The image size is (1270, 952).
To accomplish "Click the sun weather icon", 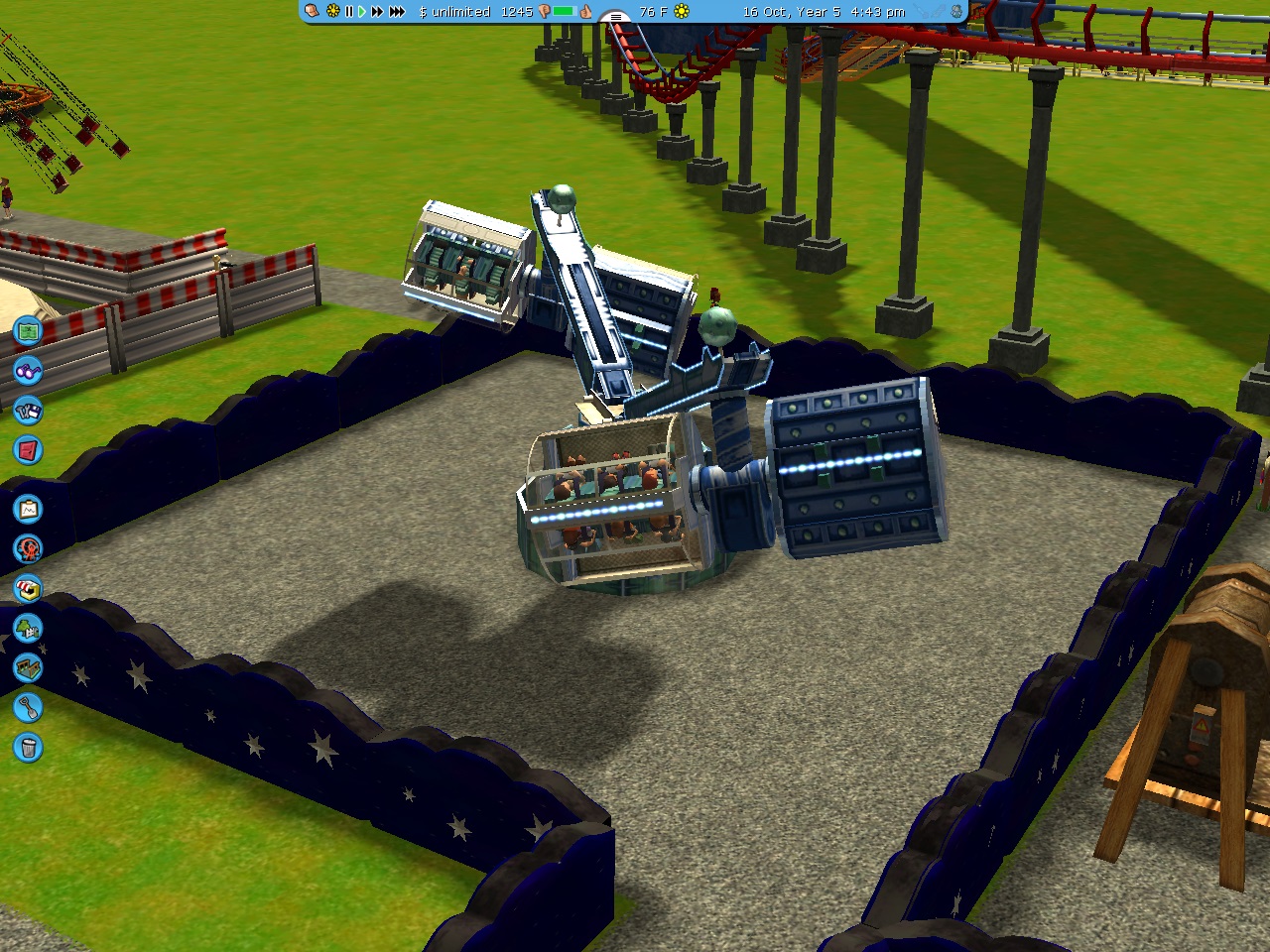I will 682,12.
